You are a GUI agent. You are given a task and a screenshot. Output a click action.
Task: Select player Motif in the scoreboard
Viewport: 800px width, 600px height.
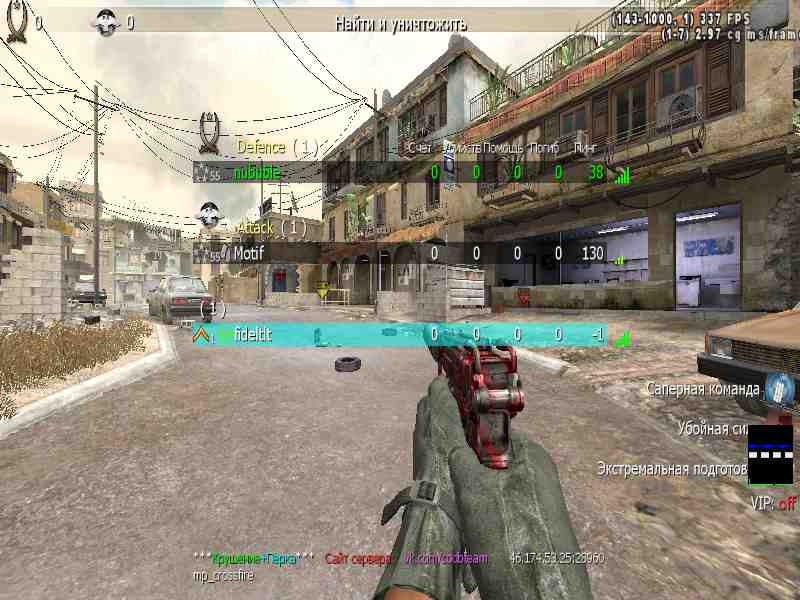248,254
